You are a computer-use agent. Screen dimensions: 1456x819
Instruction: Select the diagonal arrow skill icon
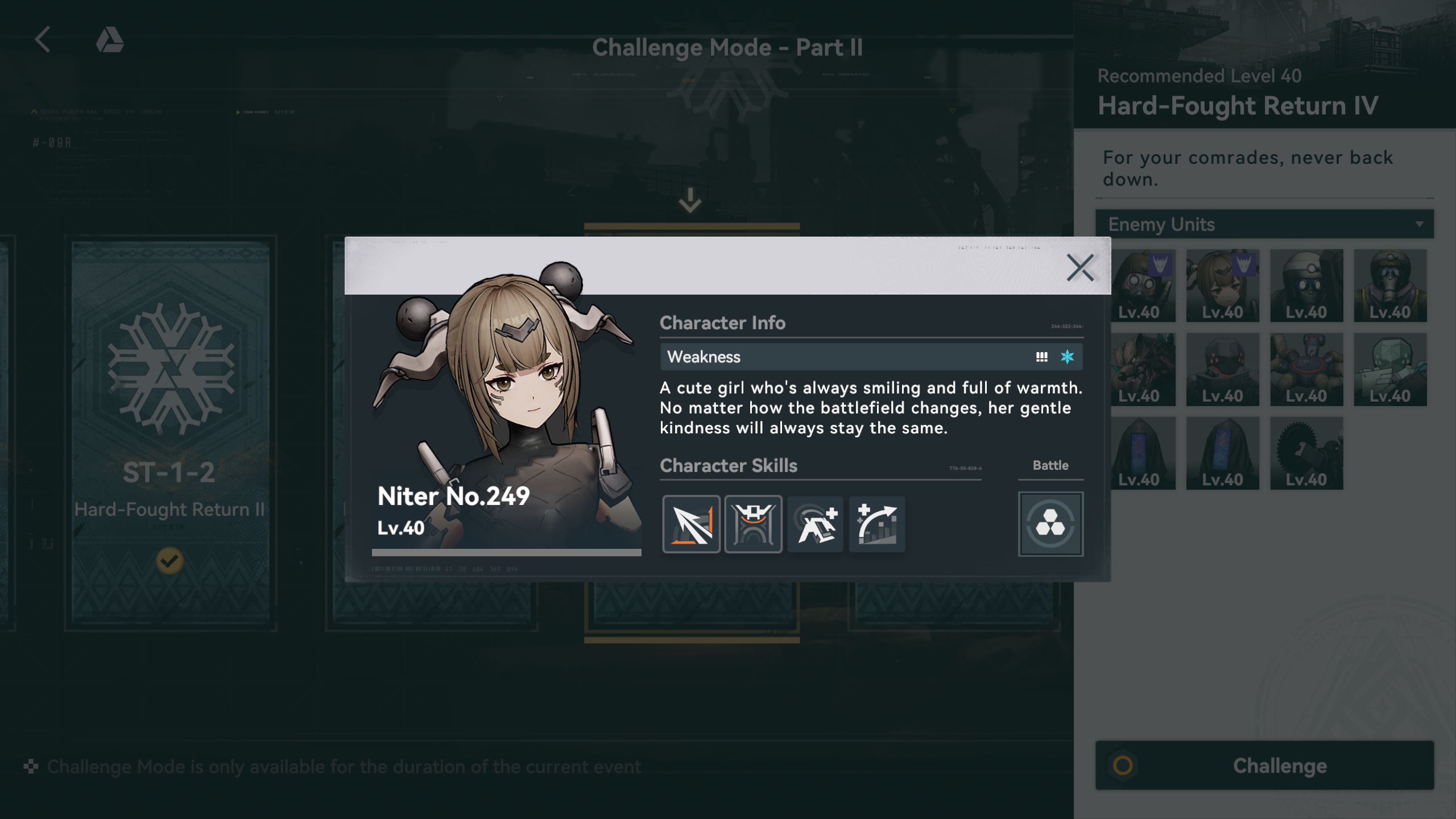691,524
